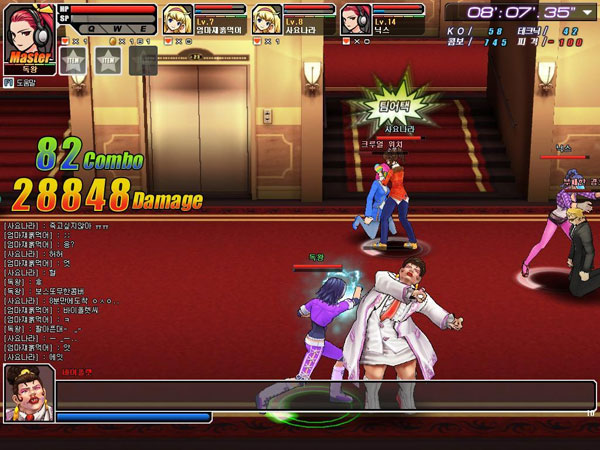Screen dimensions: 600x450
Task: Select party member 넉스 Lv.14 portrait
Action: click(x=354, y=20)
